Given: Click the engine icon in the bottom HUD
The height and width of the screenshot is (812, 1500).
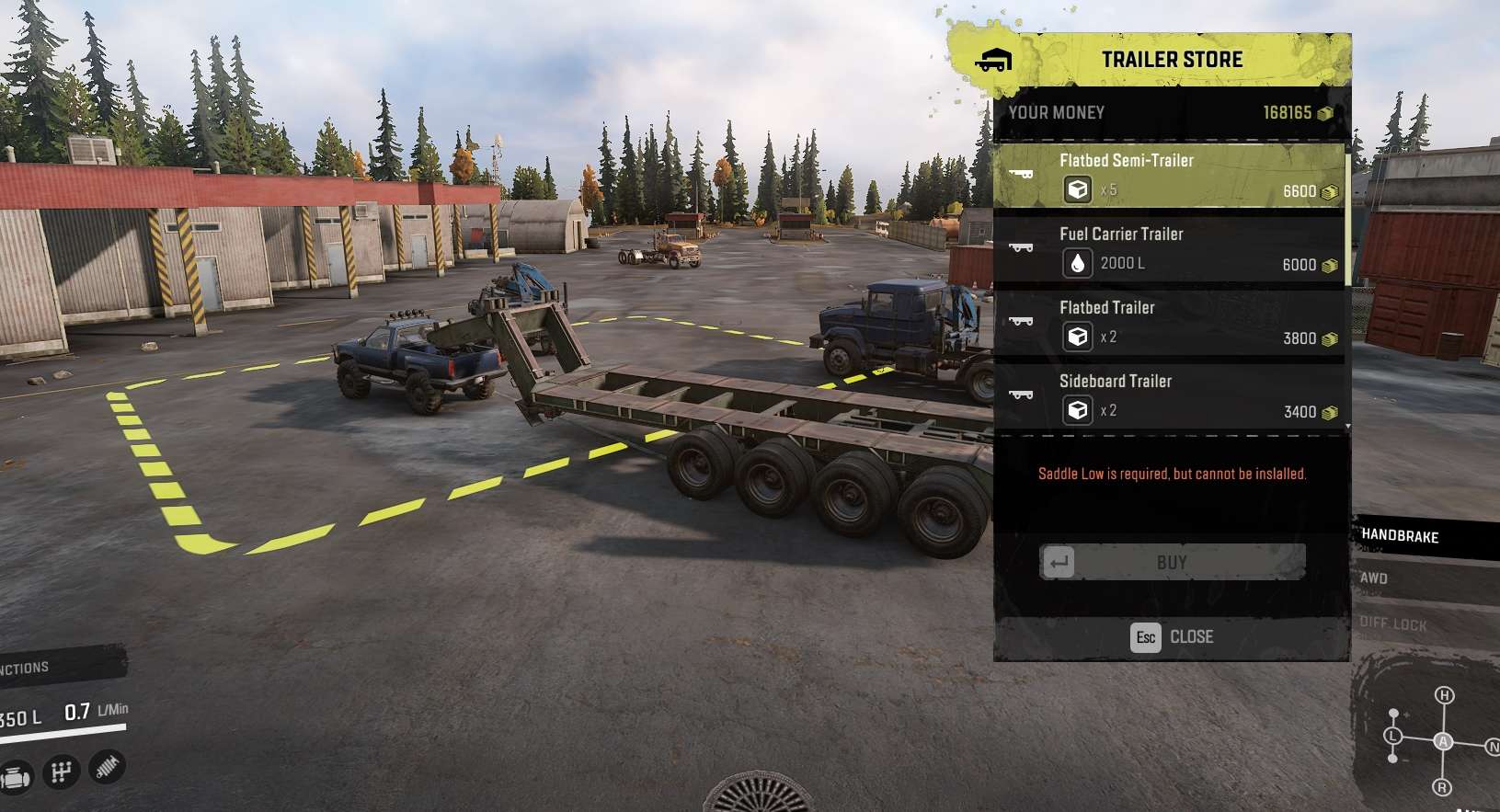Looking at the screenshot, I should (x=16, y=777).
